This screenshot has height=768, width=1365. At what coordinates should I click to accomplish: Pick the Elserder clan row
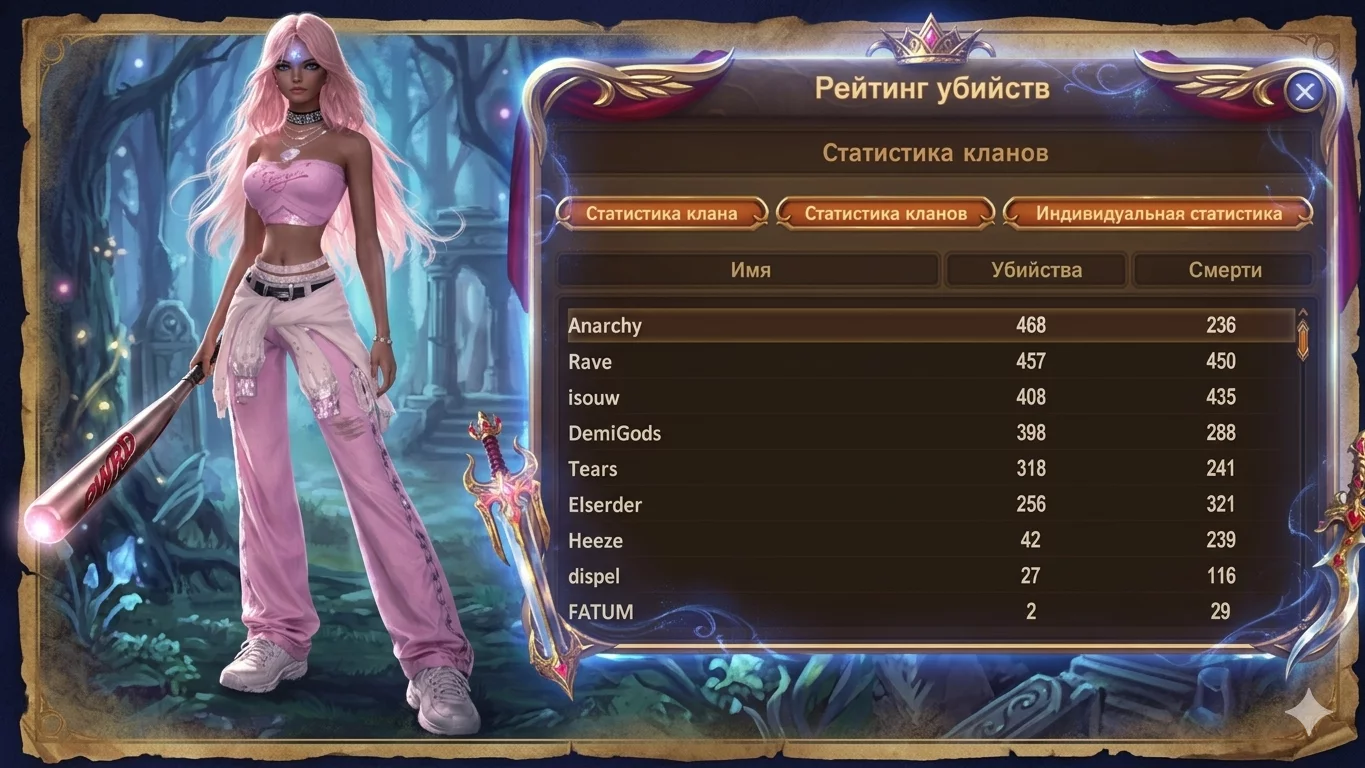(930, 505)
